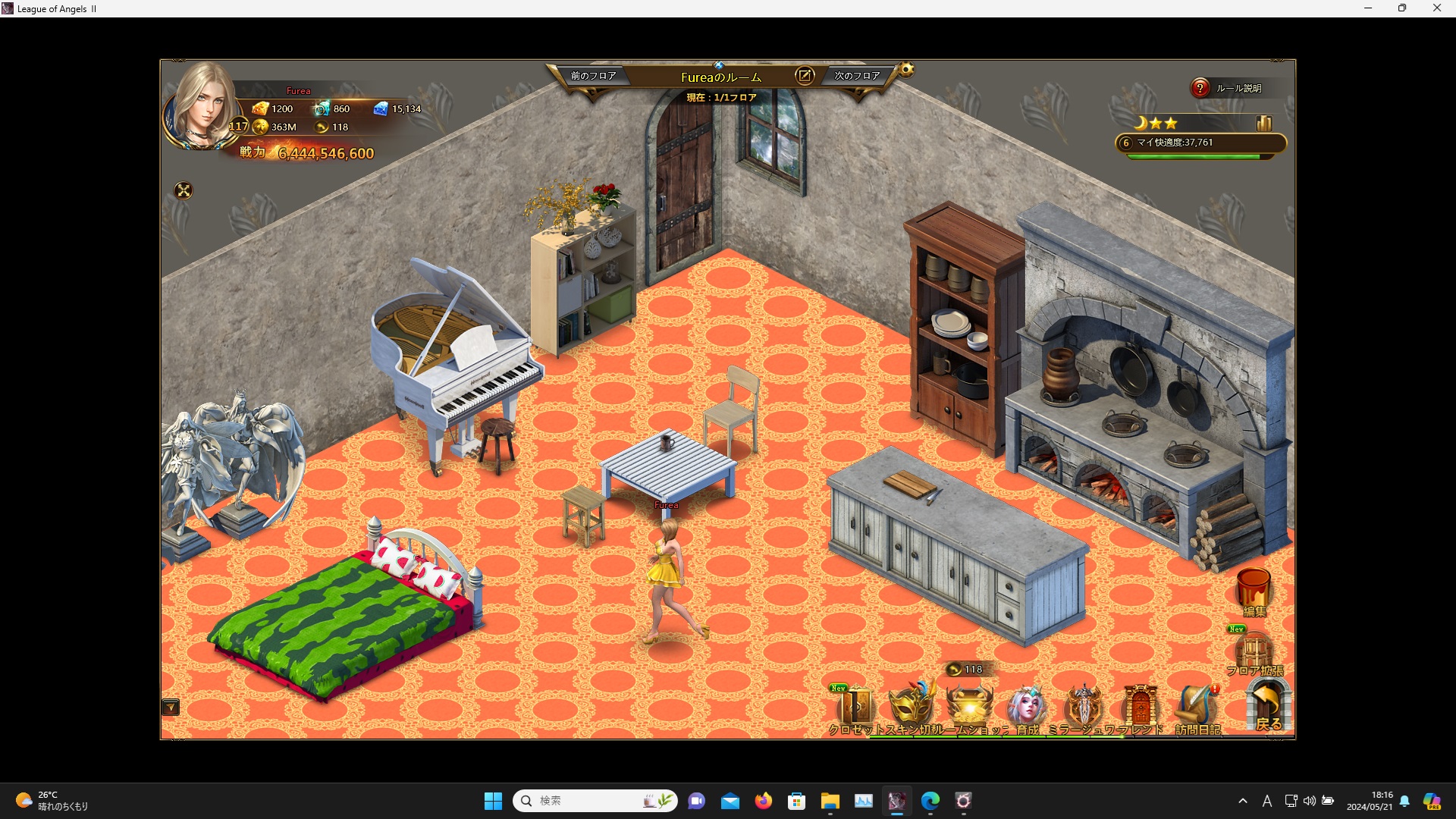Close the League of Angels II window
Image resolution: width=1456 pixels, height=819 pixels.
[1436, 8]
